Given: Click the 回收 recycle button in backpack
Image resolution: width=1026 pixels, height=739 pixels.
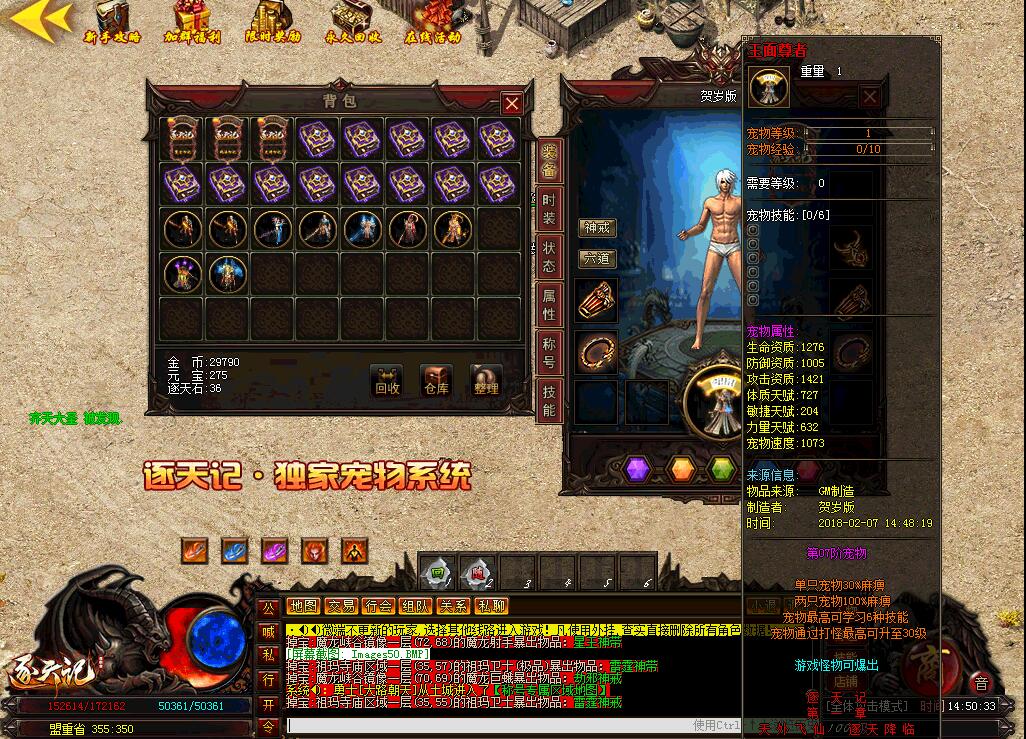Looking at the screenshot, I should pos(386,381).
